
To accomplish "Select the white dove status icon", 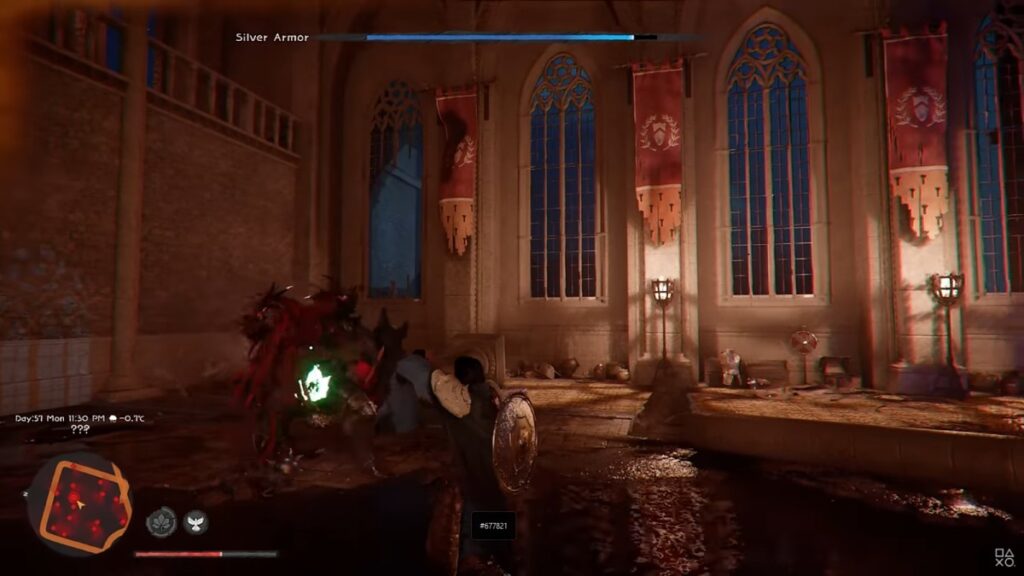I will 196,521.
